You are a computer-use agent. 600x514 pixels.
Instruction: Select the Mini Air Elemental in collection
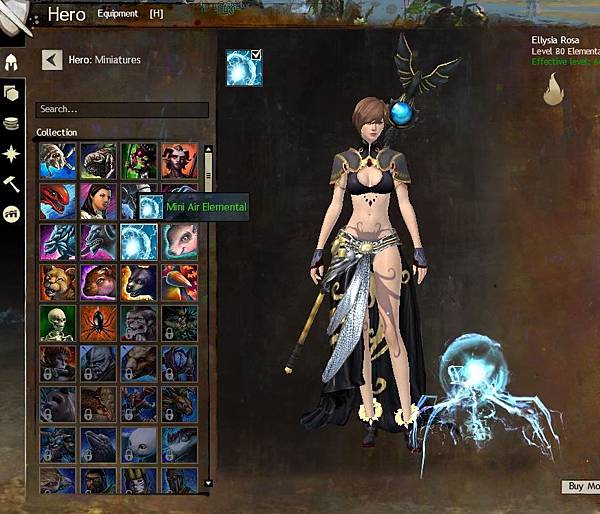click(x=139, y=241)
